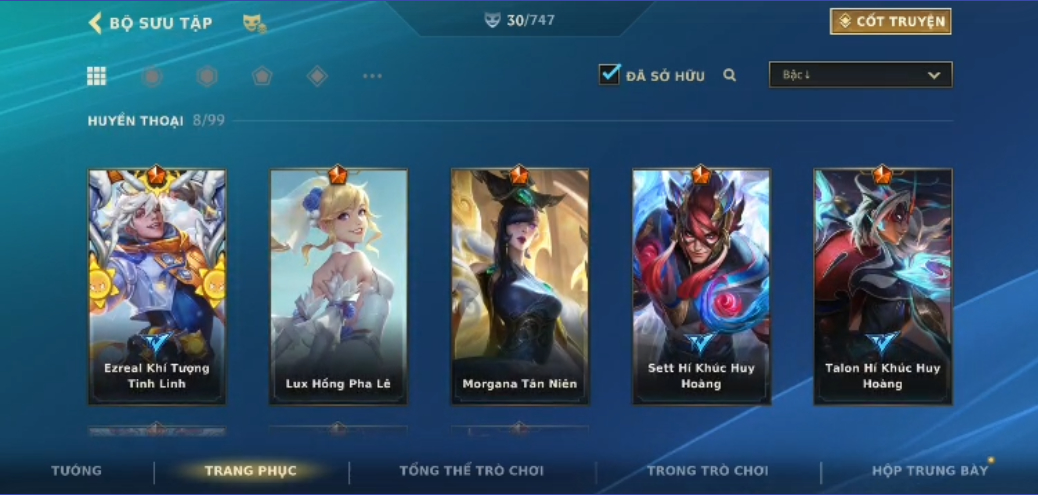Screen dimensions: 1038x495
Task: Switch to the Tướng tab
Action: point(77,470)
